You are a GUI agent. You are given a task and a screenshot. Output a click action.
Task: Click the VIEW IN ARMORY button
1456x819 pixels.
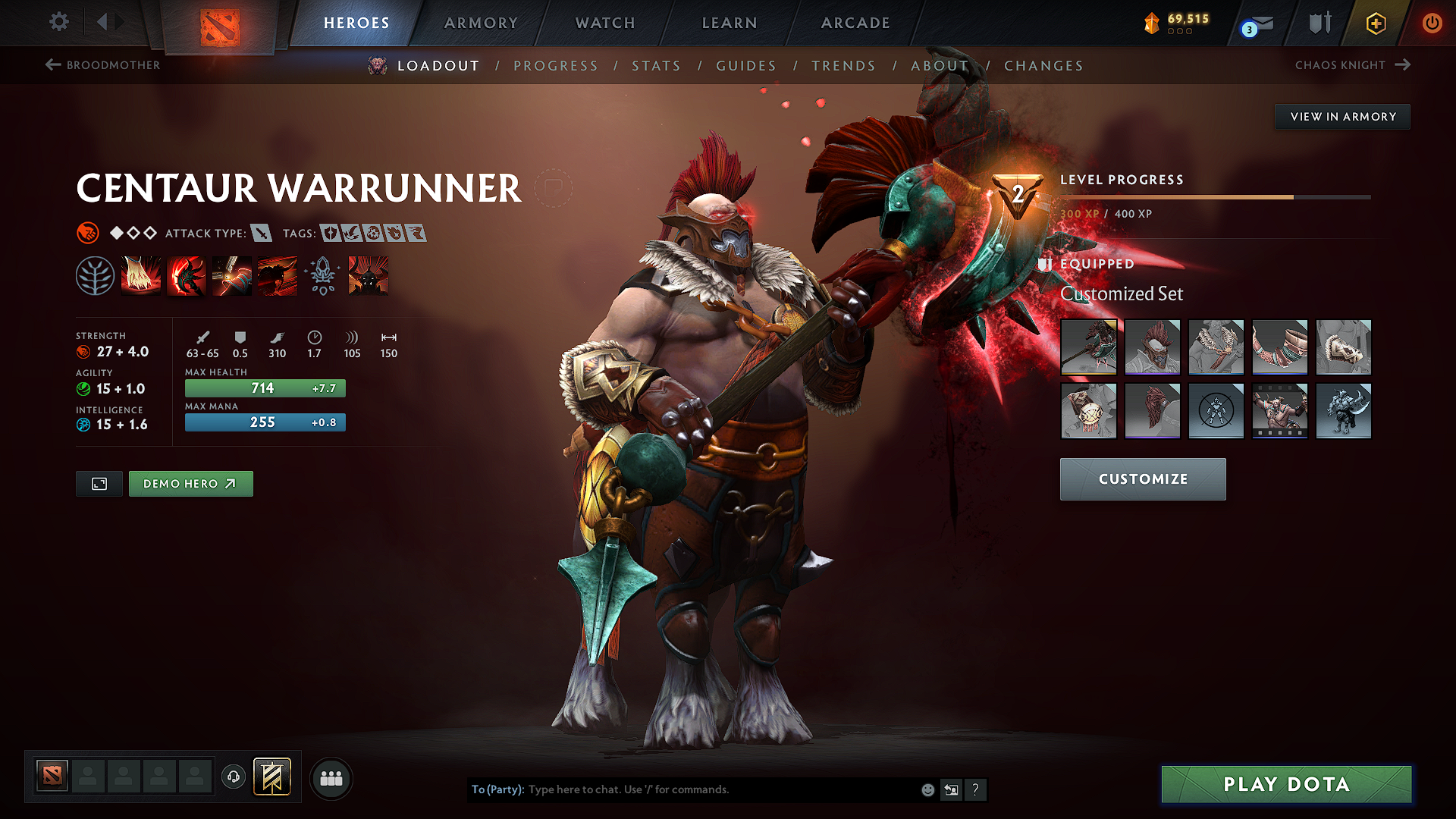(1342, 116)
